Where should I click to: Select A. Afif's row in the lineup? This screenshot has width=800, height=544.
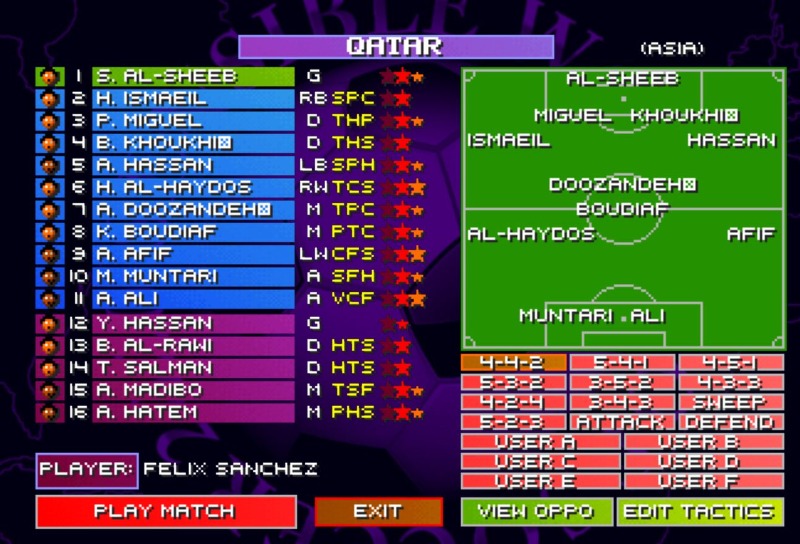[x=193, y=254]
